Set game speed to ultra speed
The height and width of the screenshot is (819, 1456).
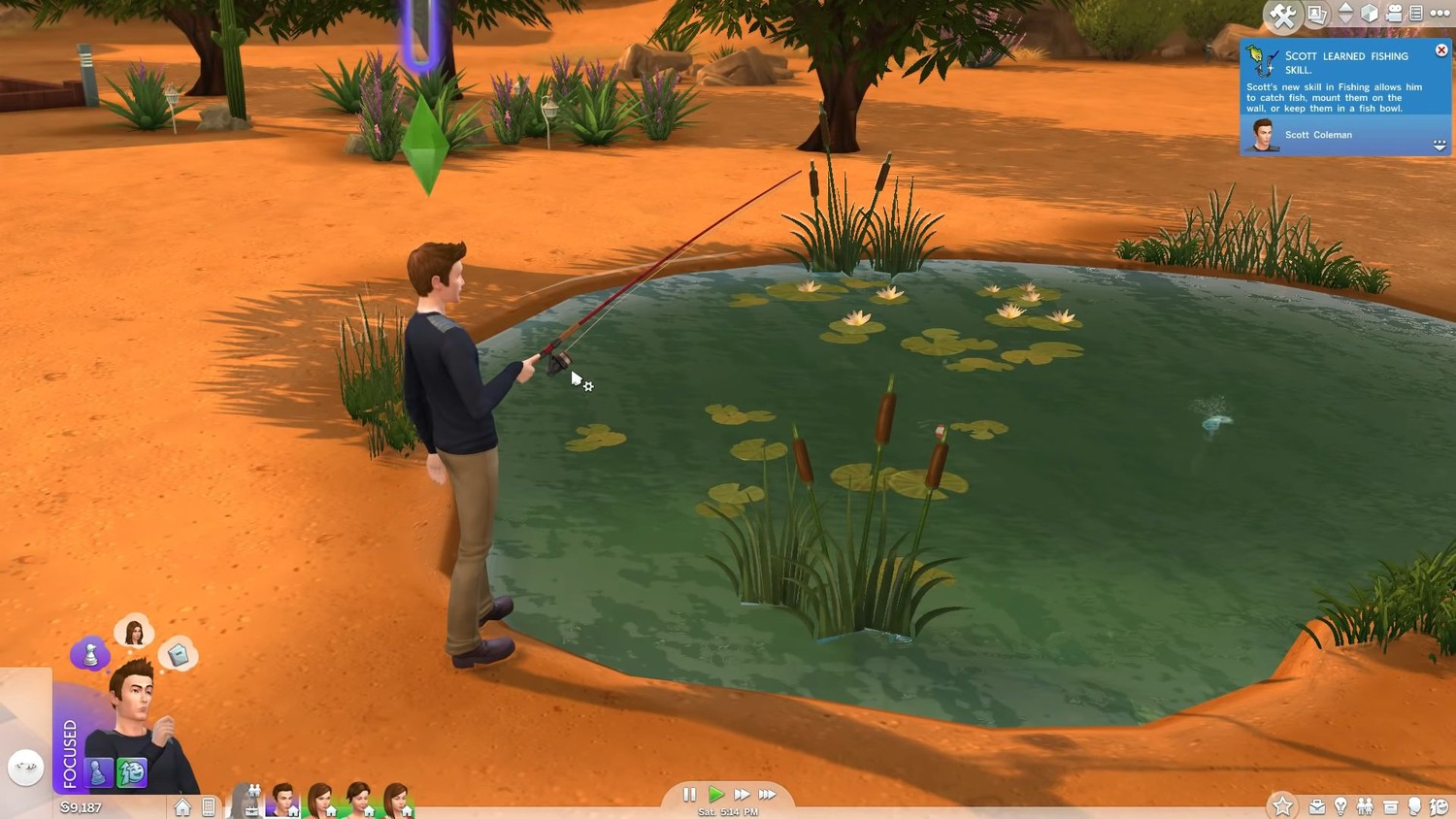(768, 794)
